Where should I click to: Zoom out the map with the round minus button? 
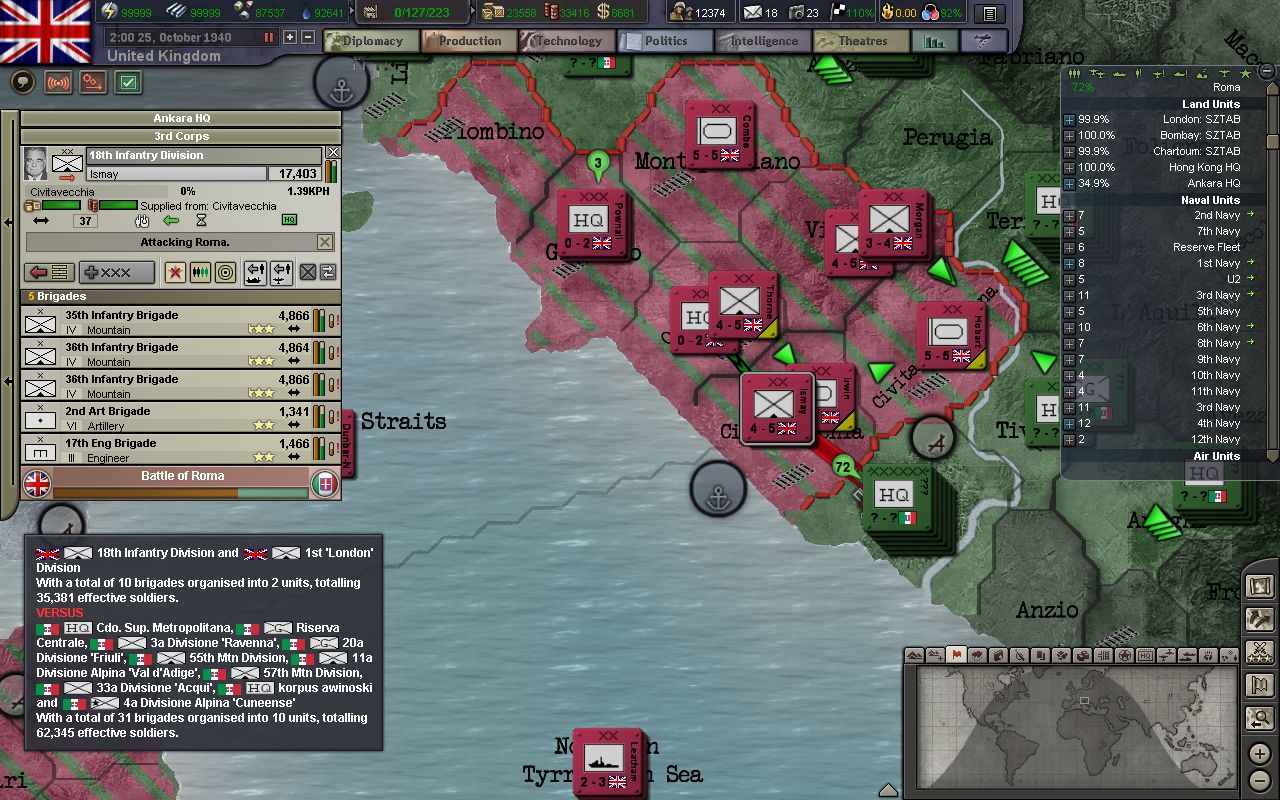pyautogui.click(x=1259, y=780)
